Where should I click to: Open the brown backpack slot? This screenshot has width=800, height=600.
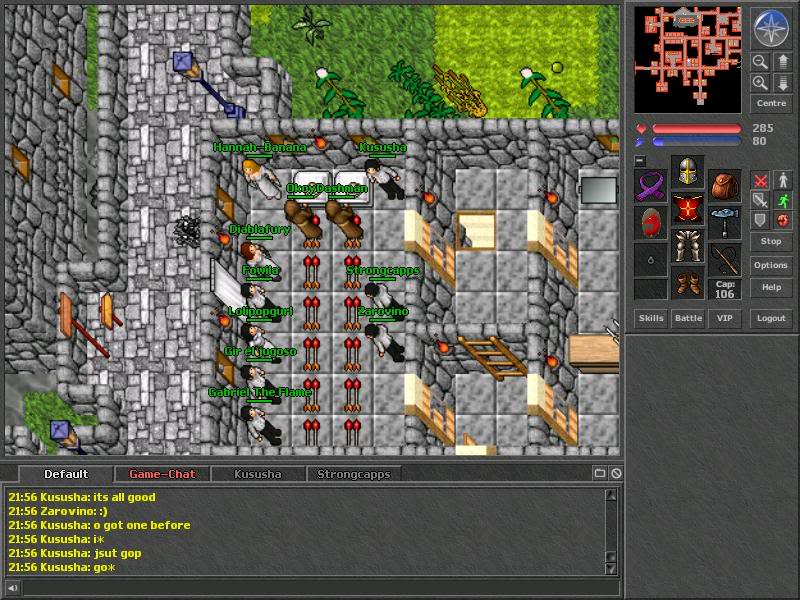(x=725, y=185)
